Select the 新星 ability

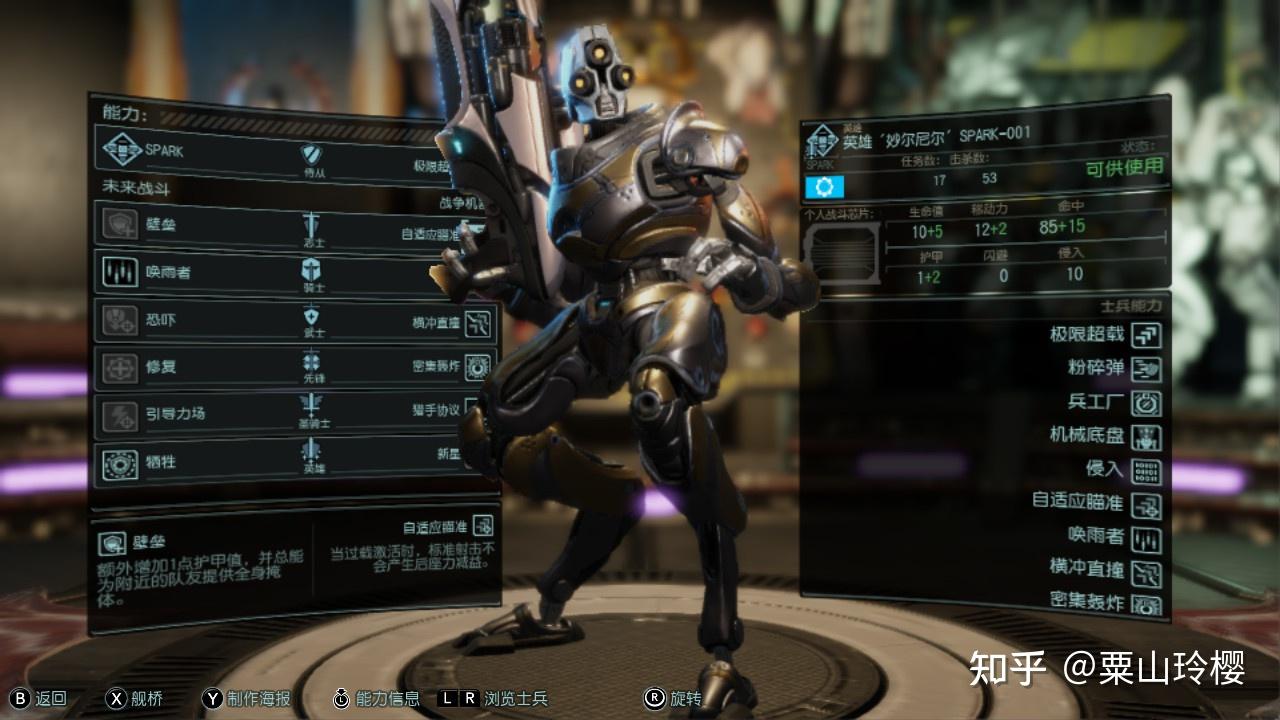pyautogui.click(x=447, y=455)
